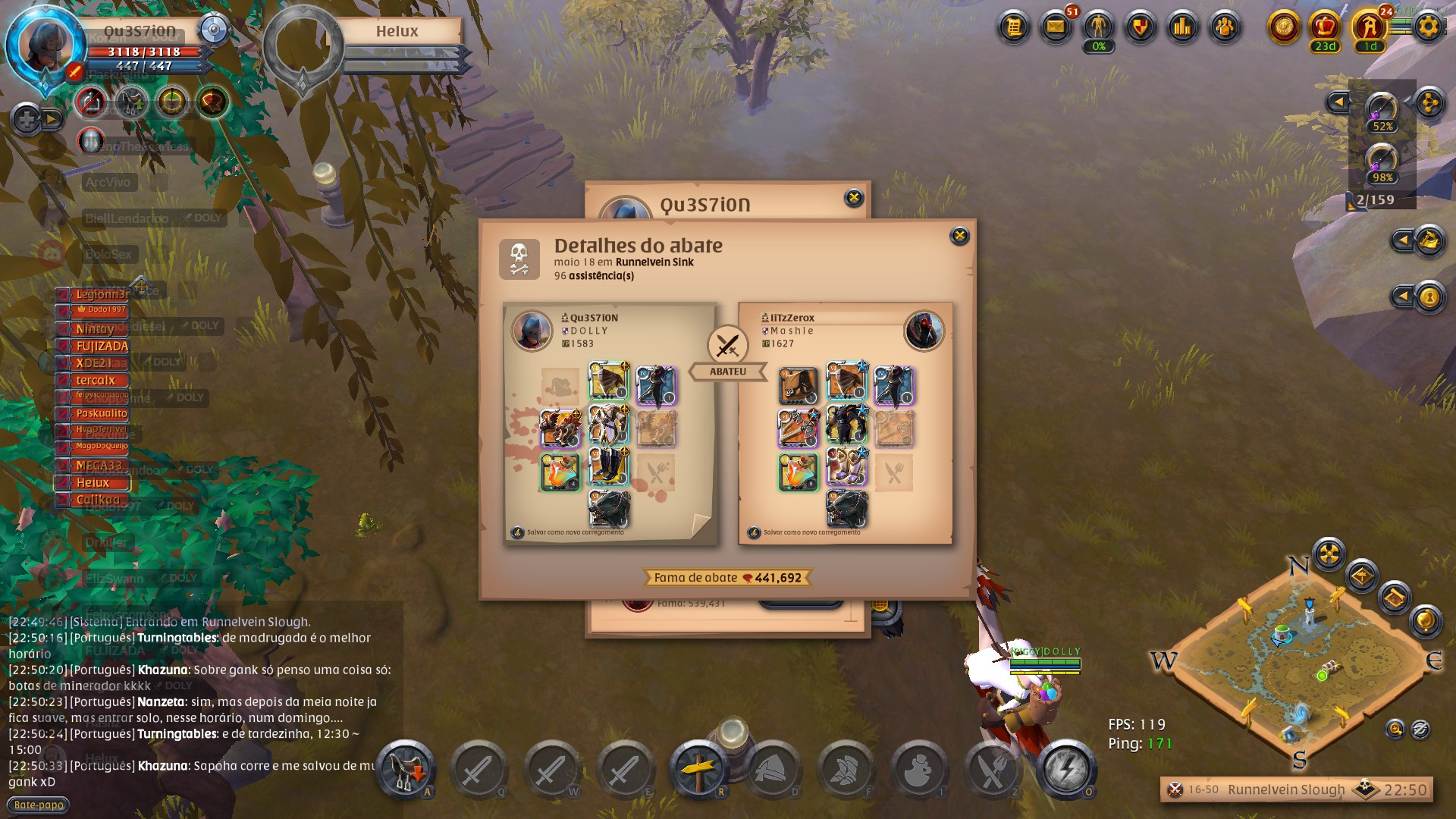
Task: Use the food slot on hotbar
Action: (992, 769)
